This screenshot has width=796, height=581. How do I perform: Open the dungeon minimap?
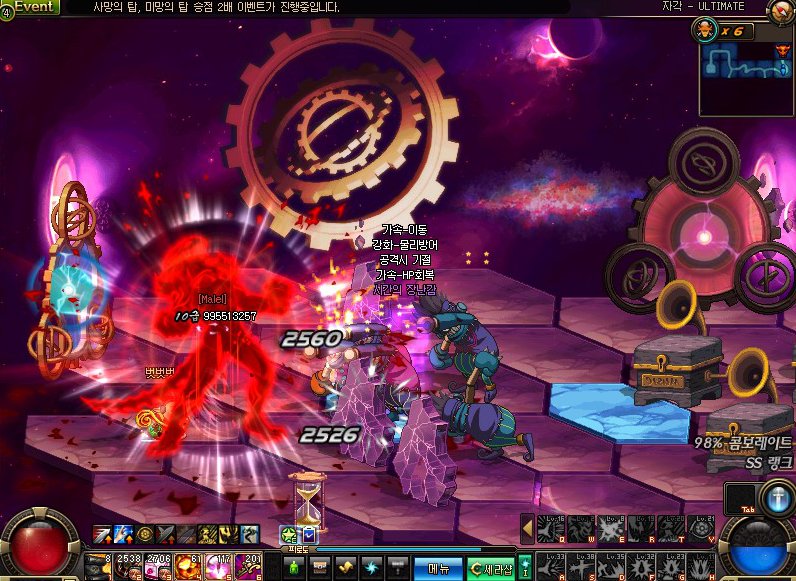tap(745, 70)
